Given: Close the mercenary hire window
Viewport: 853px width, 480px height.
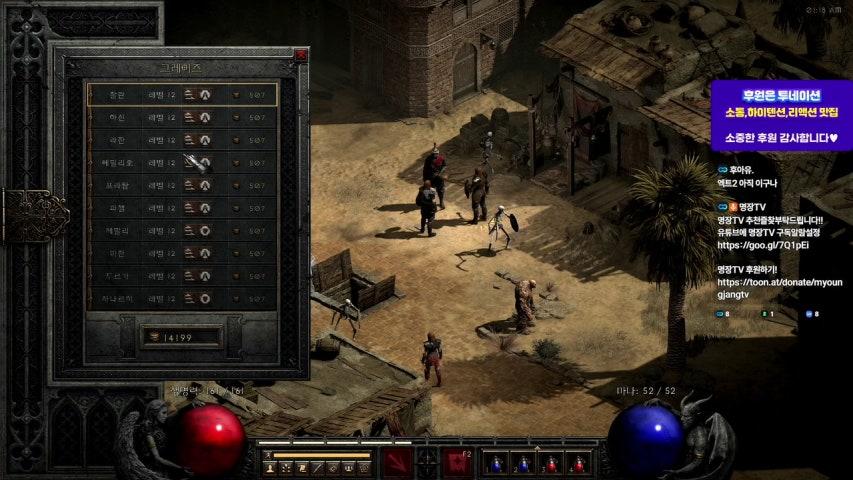Looking at the screenshot, I should [302, 56].
